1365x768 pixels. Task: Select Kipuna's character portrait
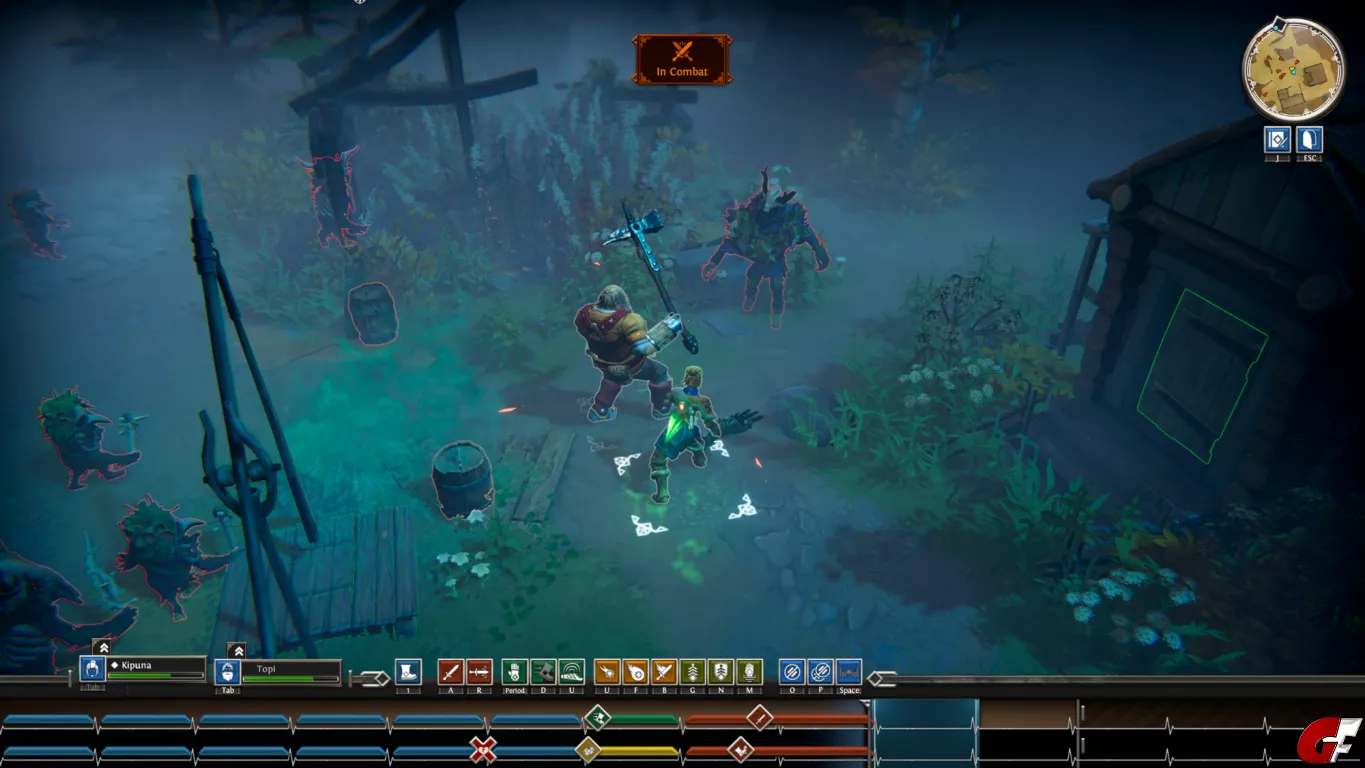pyautogui.click(x=93, y=669)
